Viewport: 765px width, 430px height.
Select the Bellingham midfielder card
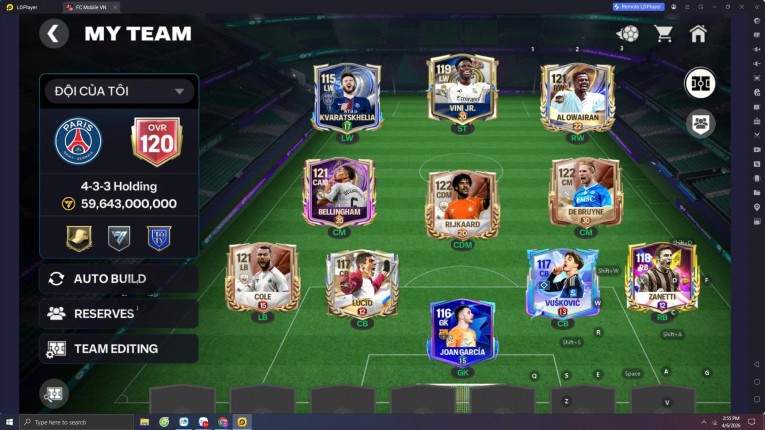(x=339, y=191)
